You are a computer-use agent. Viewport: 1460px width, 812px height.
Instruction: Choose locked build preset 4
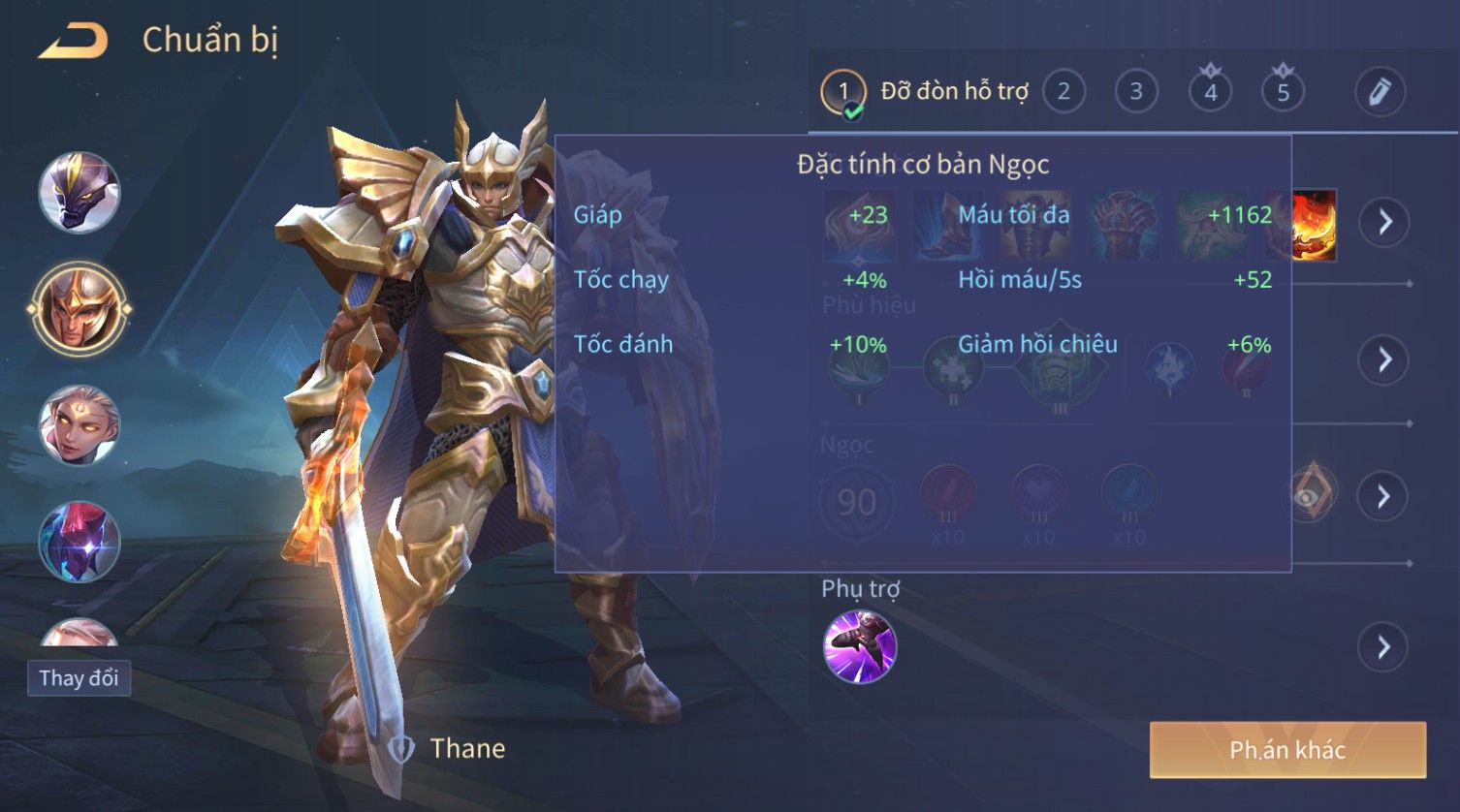click(x=1210, y=92)
